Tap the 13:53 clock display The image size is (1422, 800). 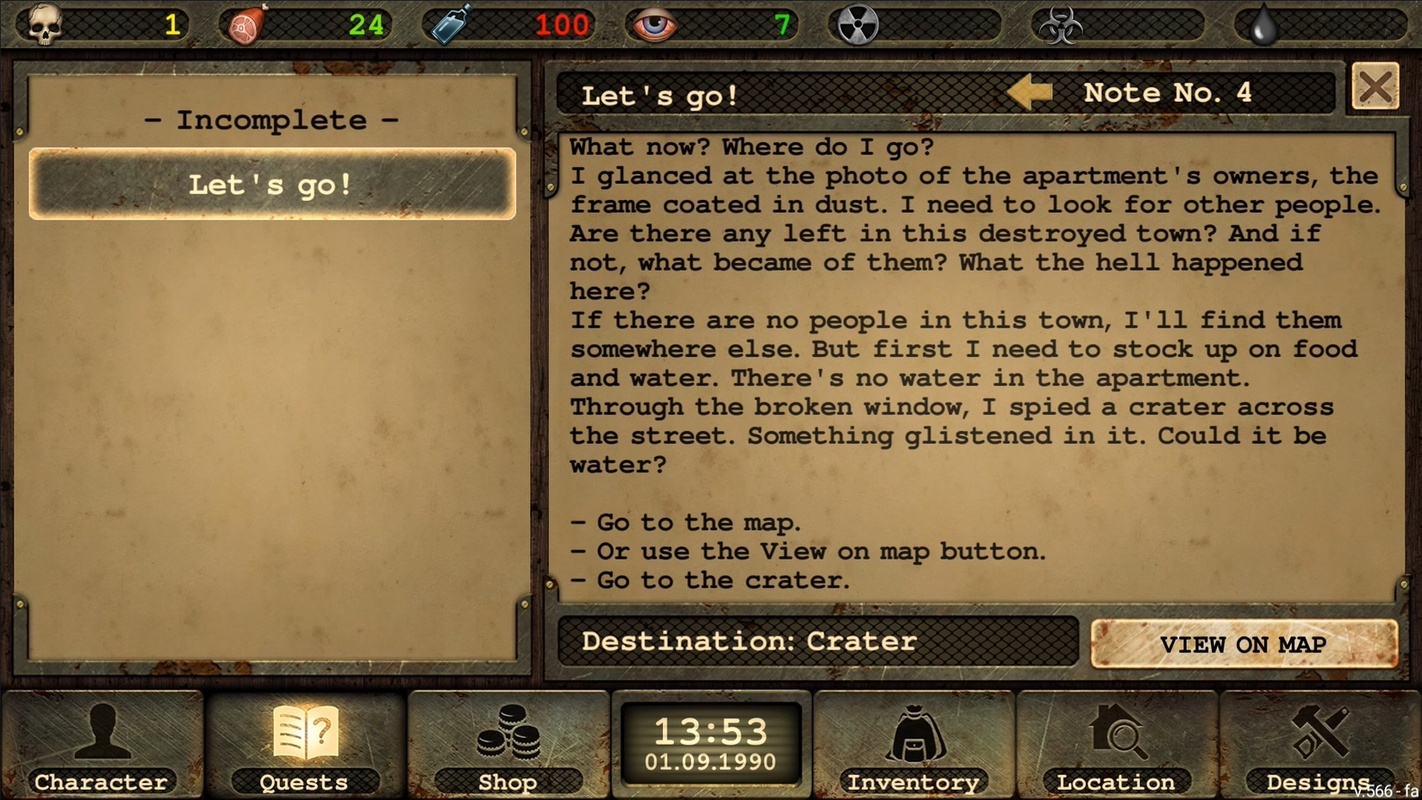point(711,743)
